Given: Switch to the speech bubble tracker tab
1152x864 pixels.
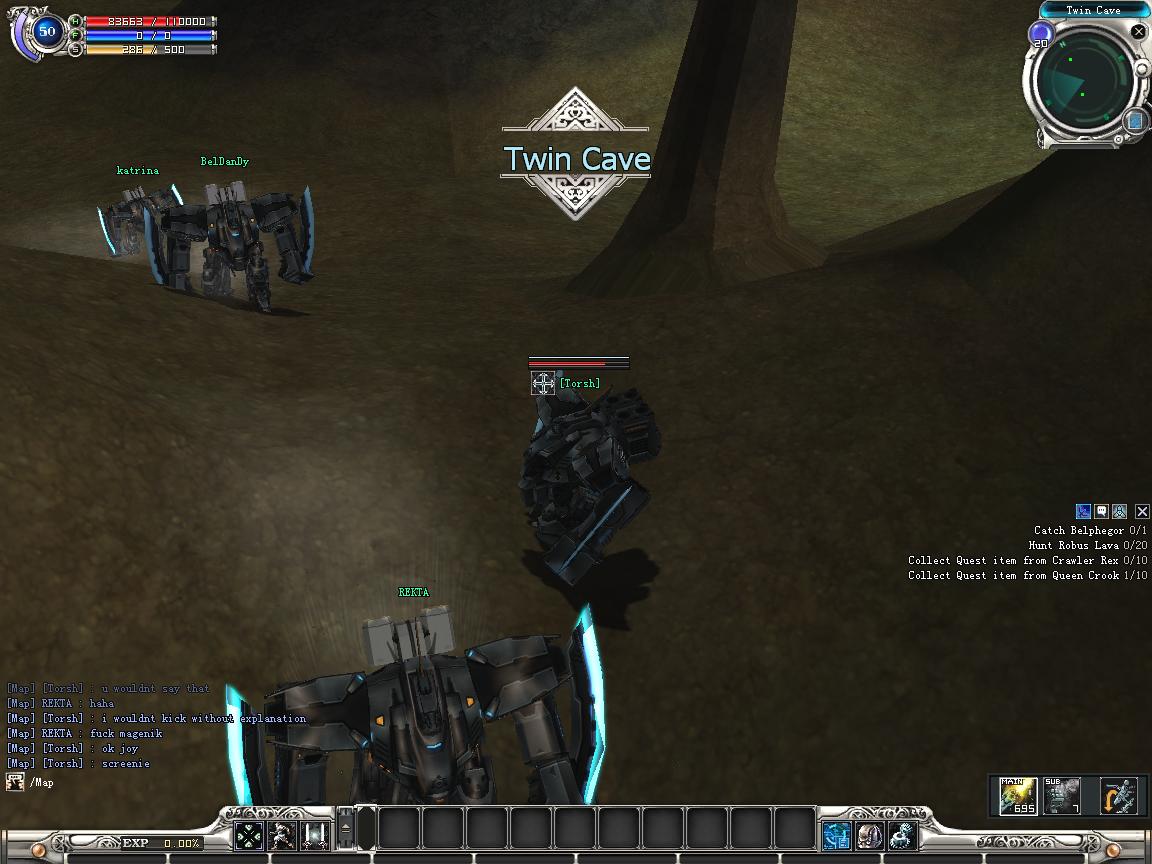Looking at the screenshot, I should tap(1101, 512).
